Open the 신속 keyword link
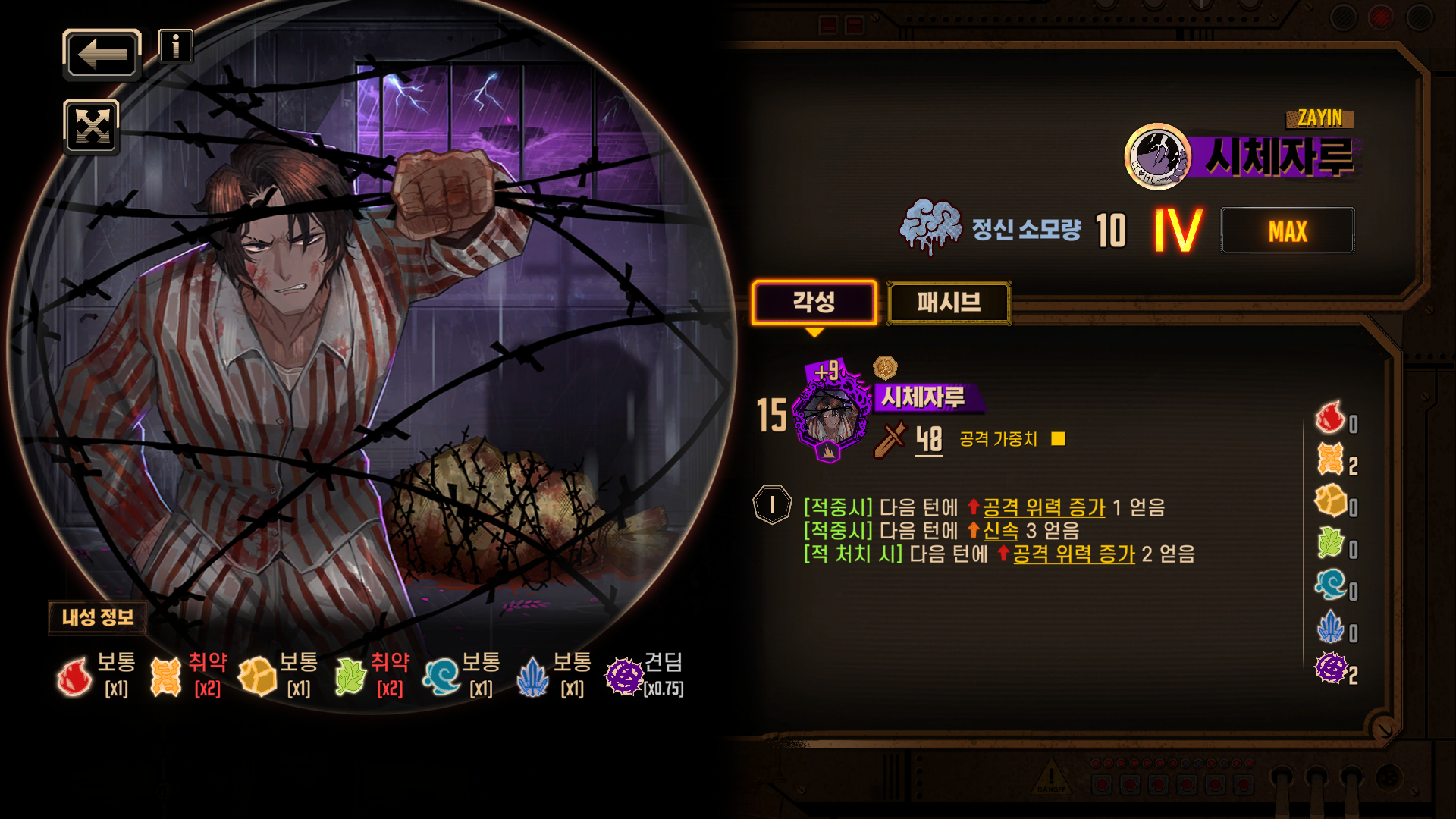1456x819 pixels. click(x=1000, y=531)
